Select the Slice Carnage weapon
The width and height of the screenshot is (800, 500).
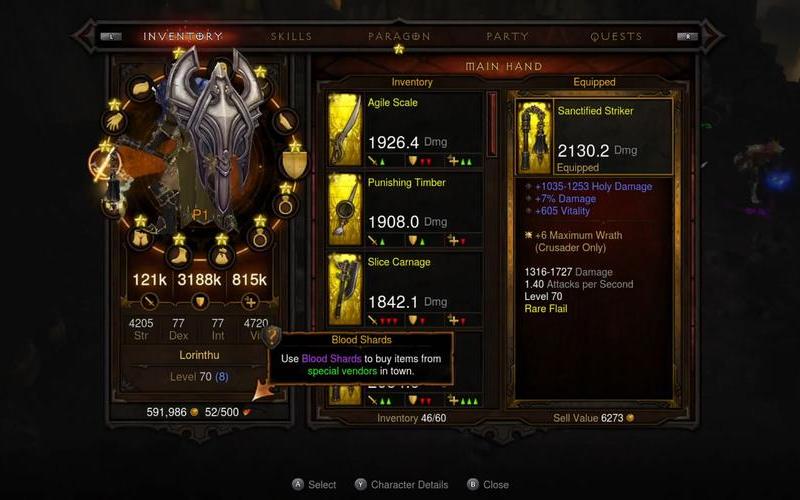(x=406, y=290)
